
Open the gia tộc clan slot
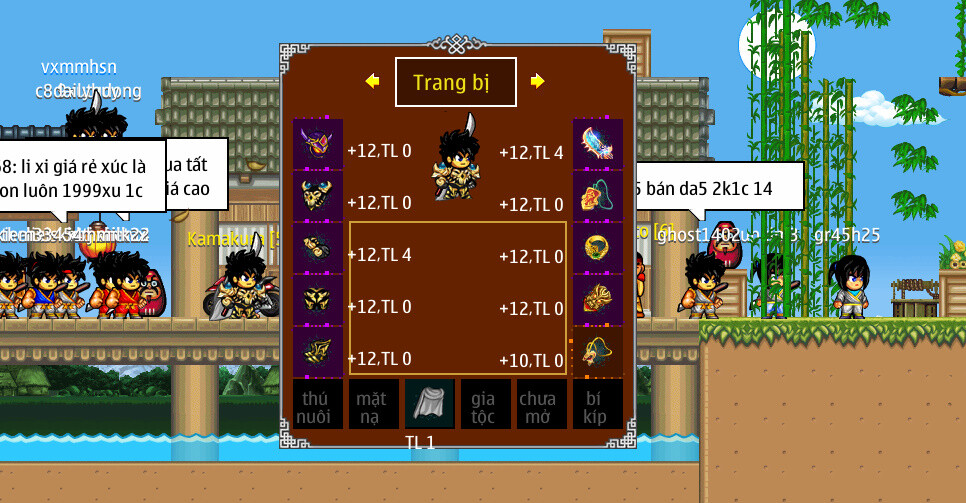point(485,404)
